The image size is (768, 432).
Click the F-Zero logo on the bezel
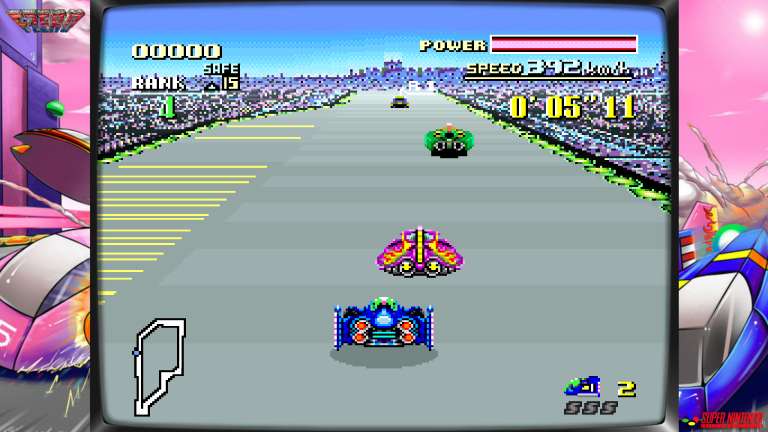[46, 17]
